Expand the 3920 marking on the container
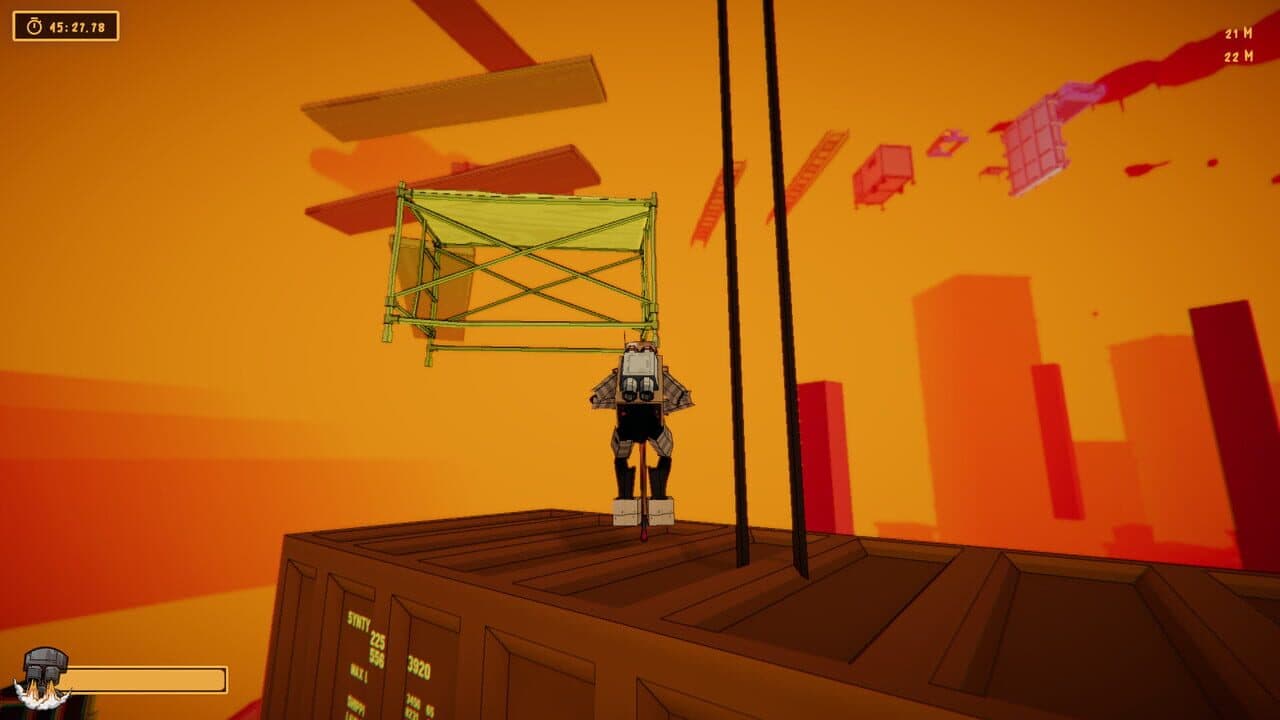The height and width of the screenshot is (720, 1280). [x=420, y=665]
